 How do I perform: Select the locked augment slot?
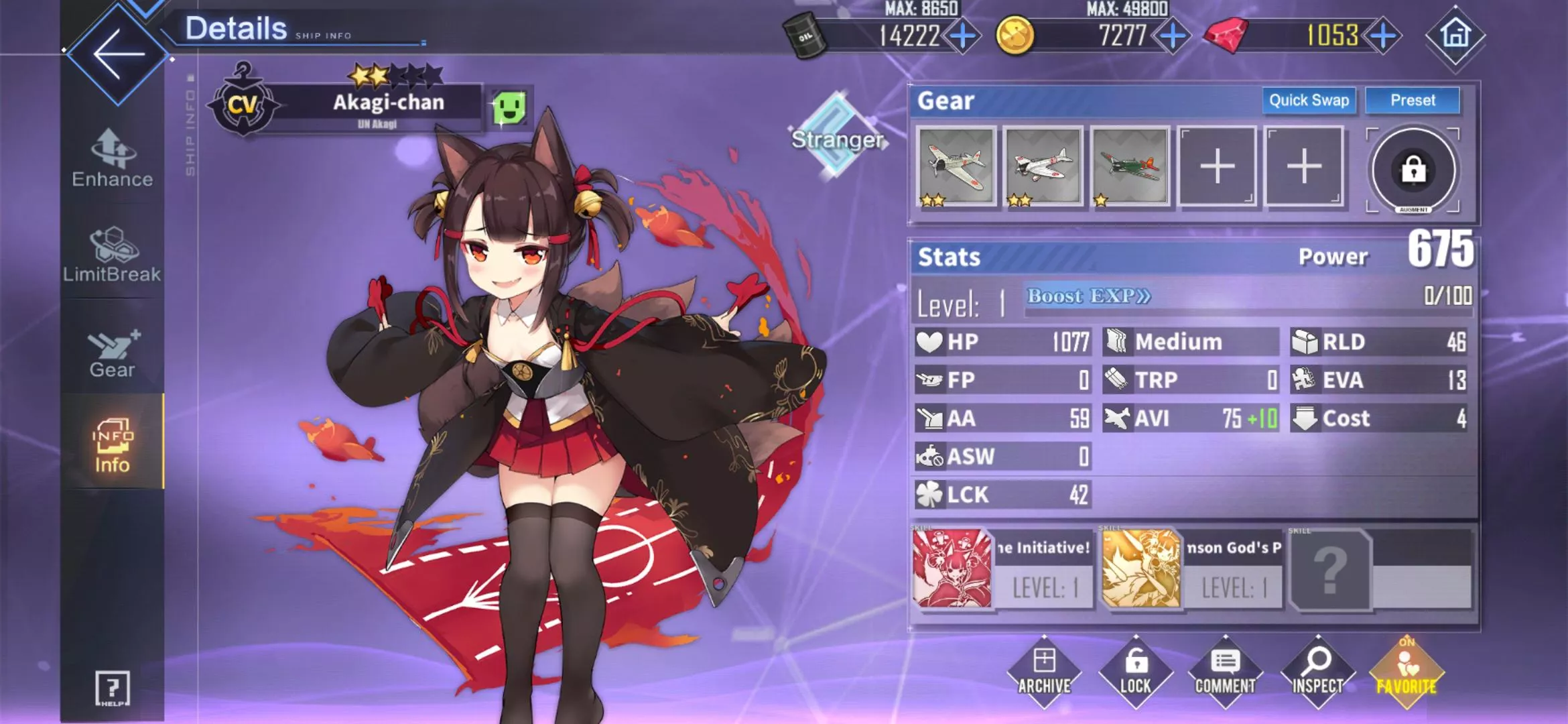(x=1413, y=170)
